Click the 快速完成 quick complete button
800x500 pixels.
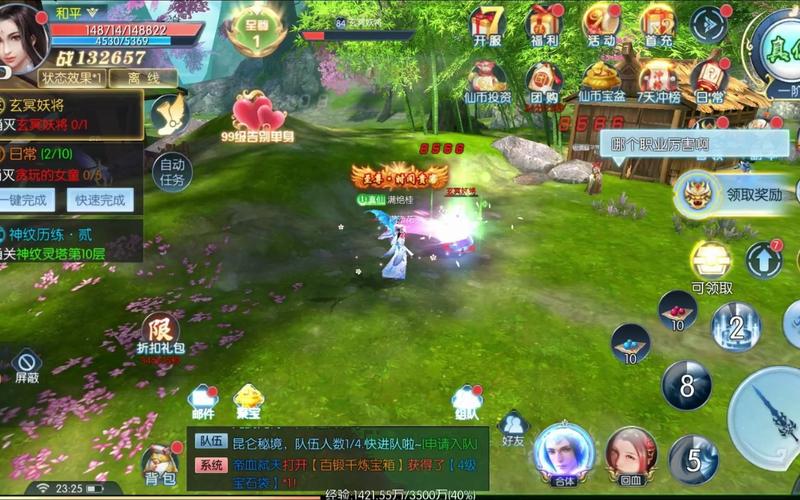(x=100, y=200)
